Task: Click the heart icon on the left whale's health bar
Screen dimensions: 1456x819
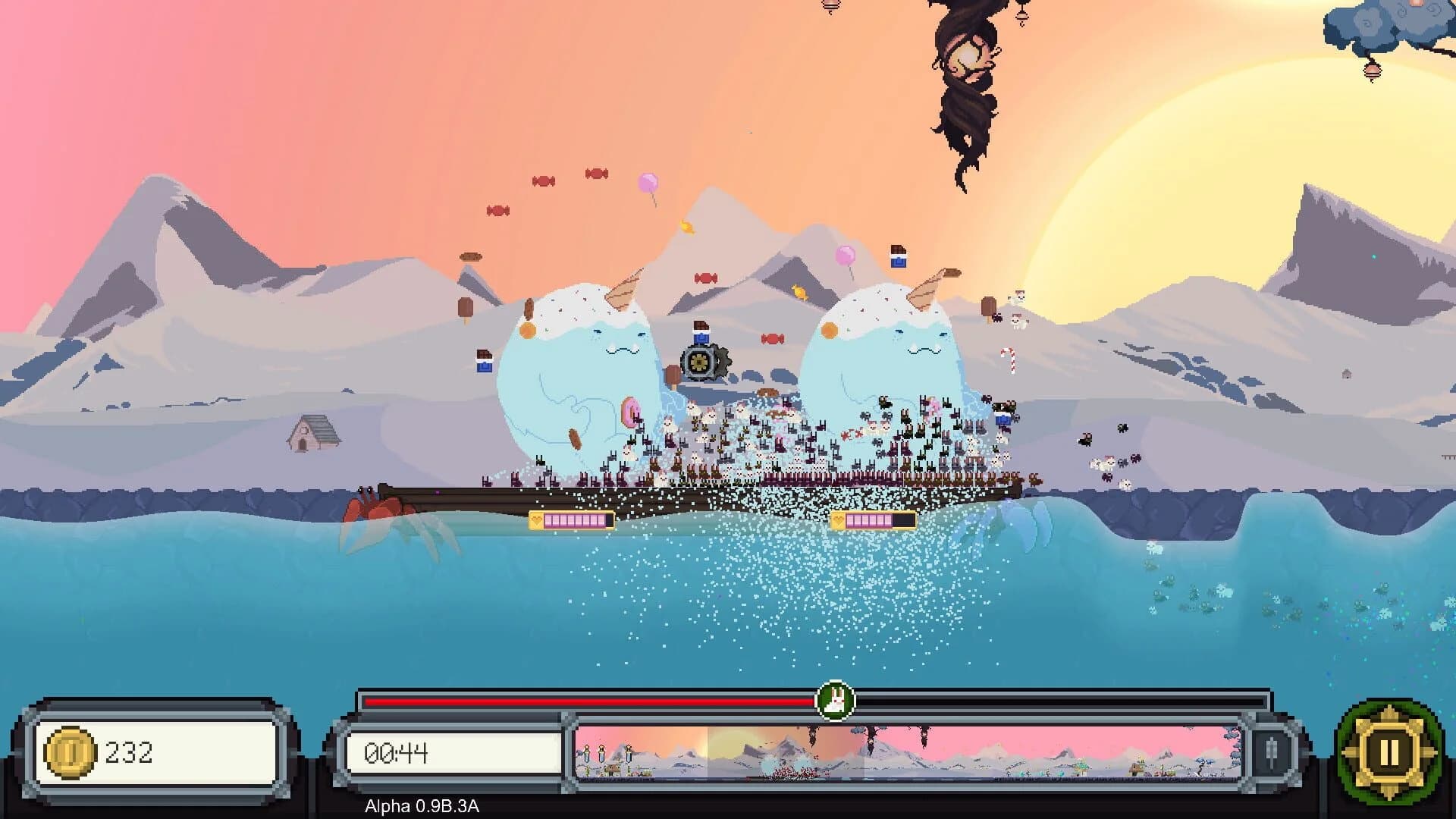Action: [x=535, y=521]
